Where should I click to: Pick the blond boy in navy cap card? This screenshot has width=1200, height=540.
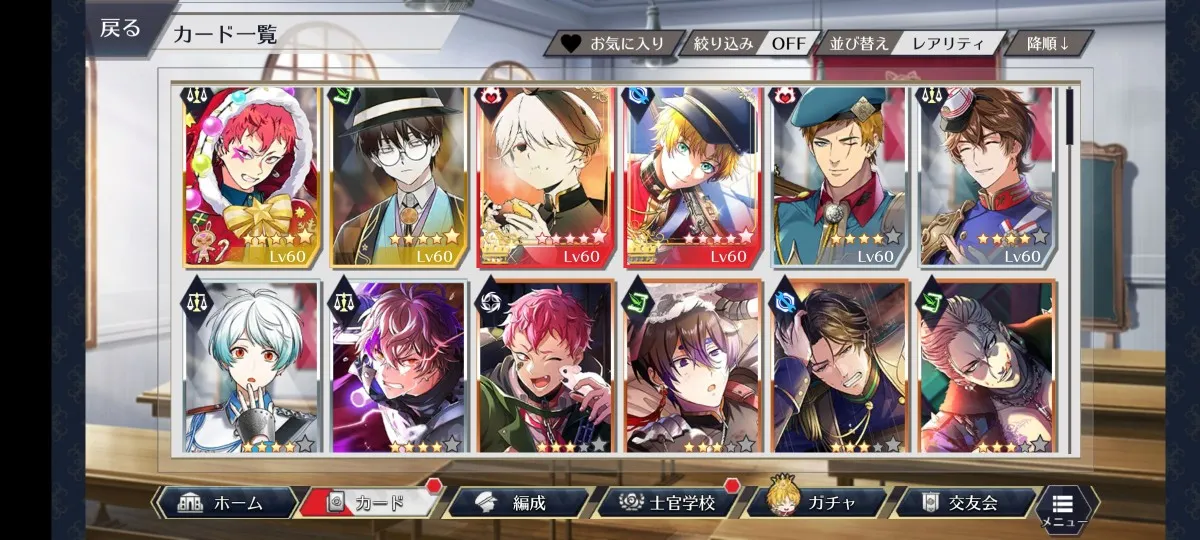tap(692, 177)
